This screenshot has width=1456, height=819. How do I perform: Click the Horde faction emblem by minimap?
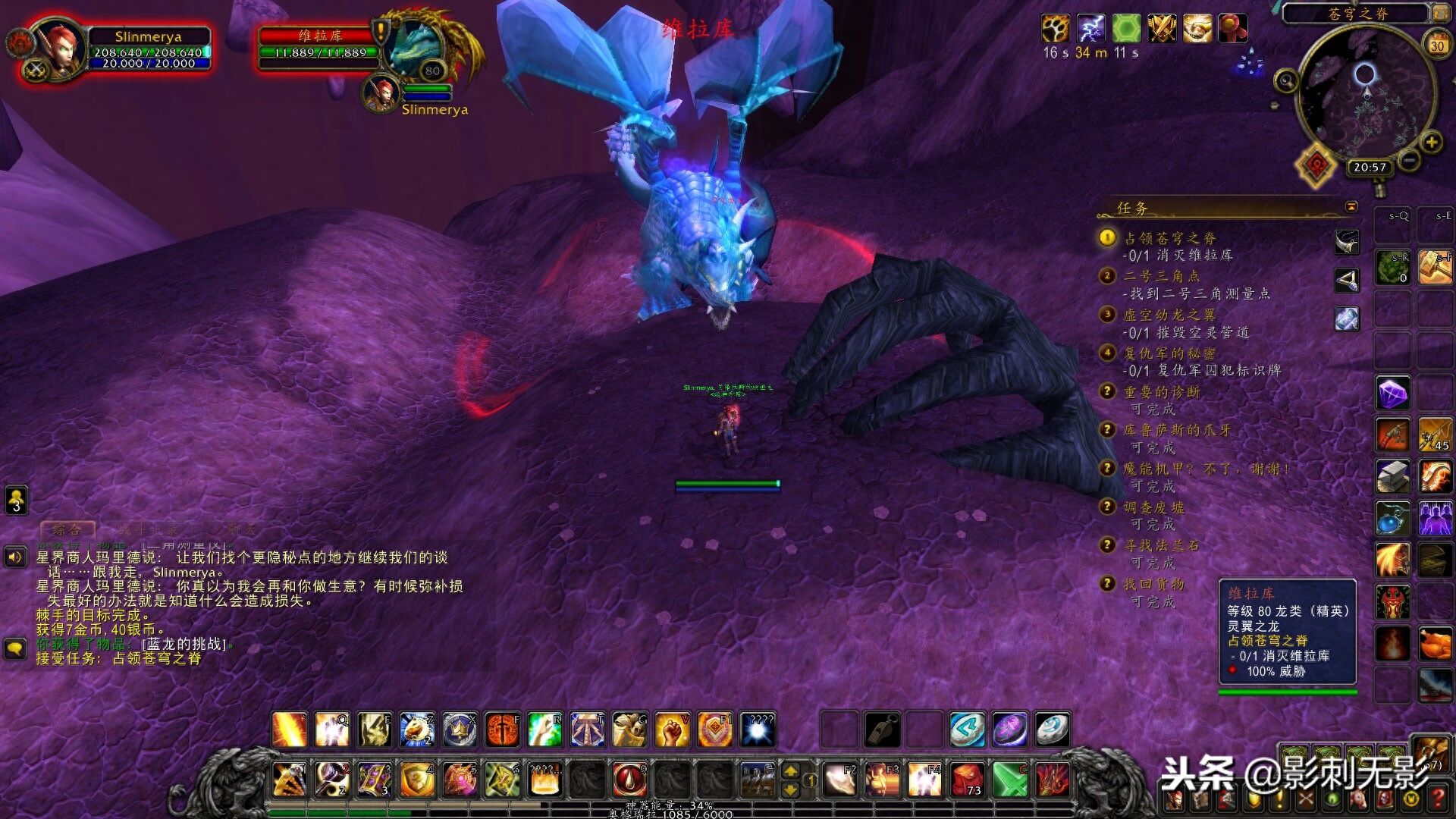click(1317, 165)
